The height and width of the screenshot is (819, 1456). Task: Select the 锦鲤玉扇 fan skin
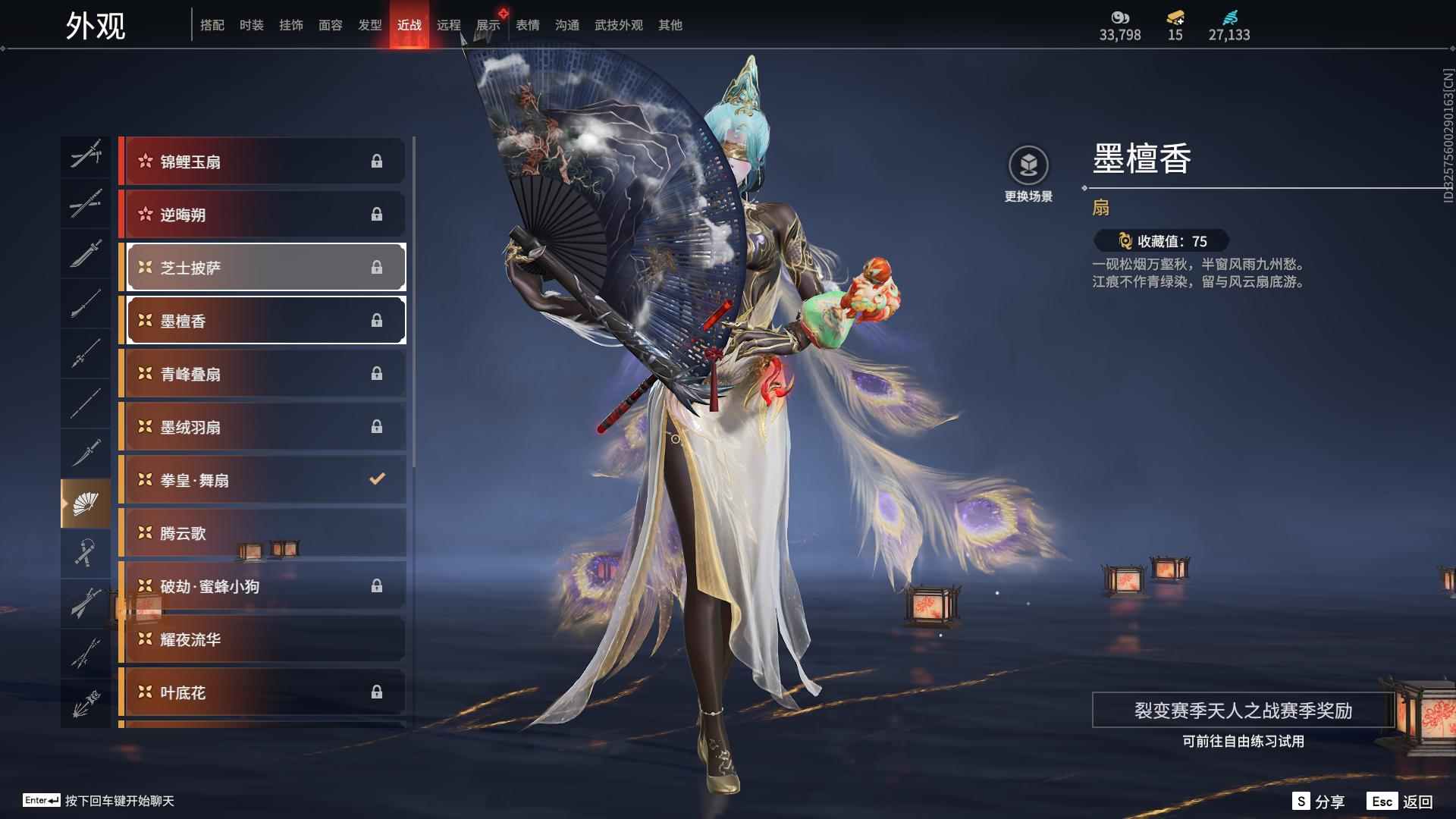coord(262,162)
